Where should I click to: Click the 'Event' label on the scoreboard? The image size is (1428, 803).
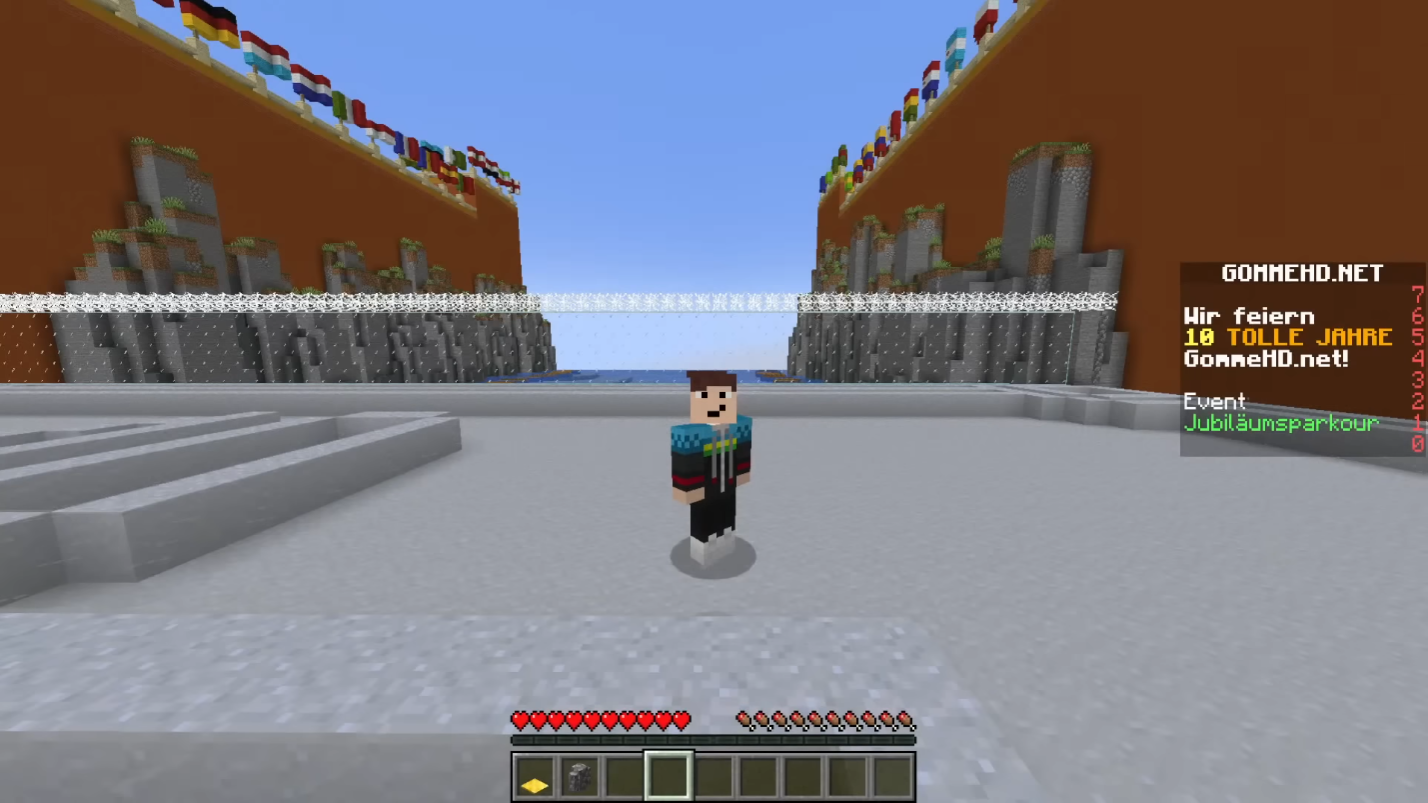point(1215,401)
